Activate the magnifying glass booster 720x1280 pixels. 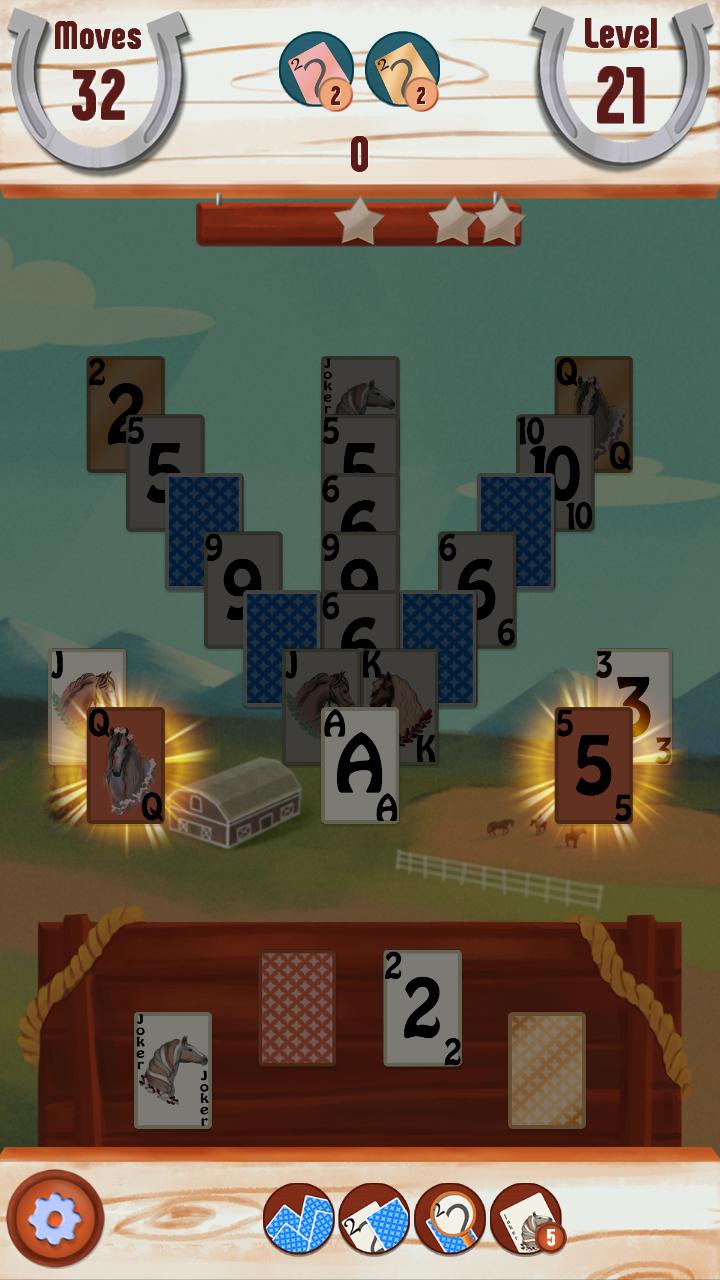[449, 1218]
